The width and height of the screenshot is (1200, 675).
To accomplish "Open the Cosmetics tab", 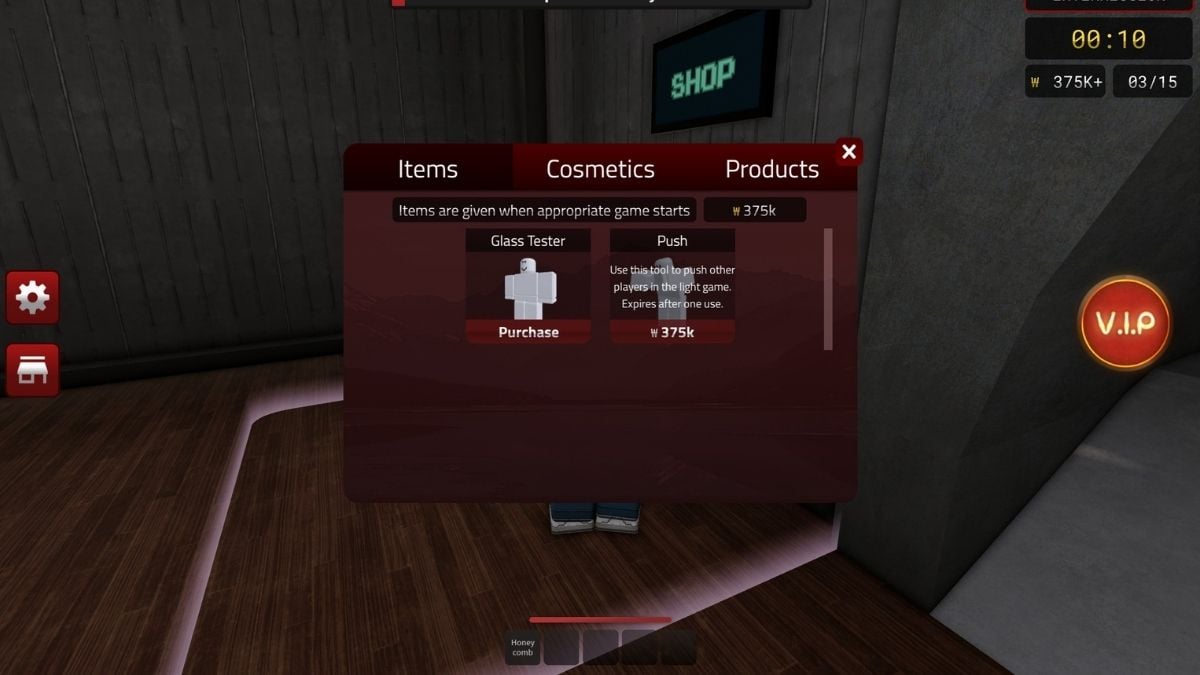I will coord(600,169).
